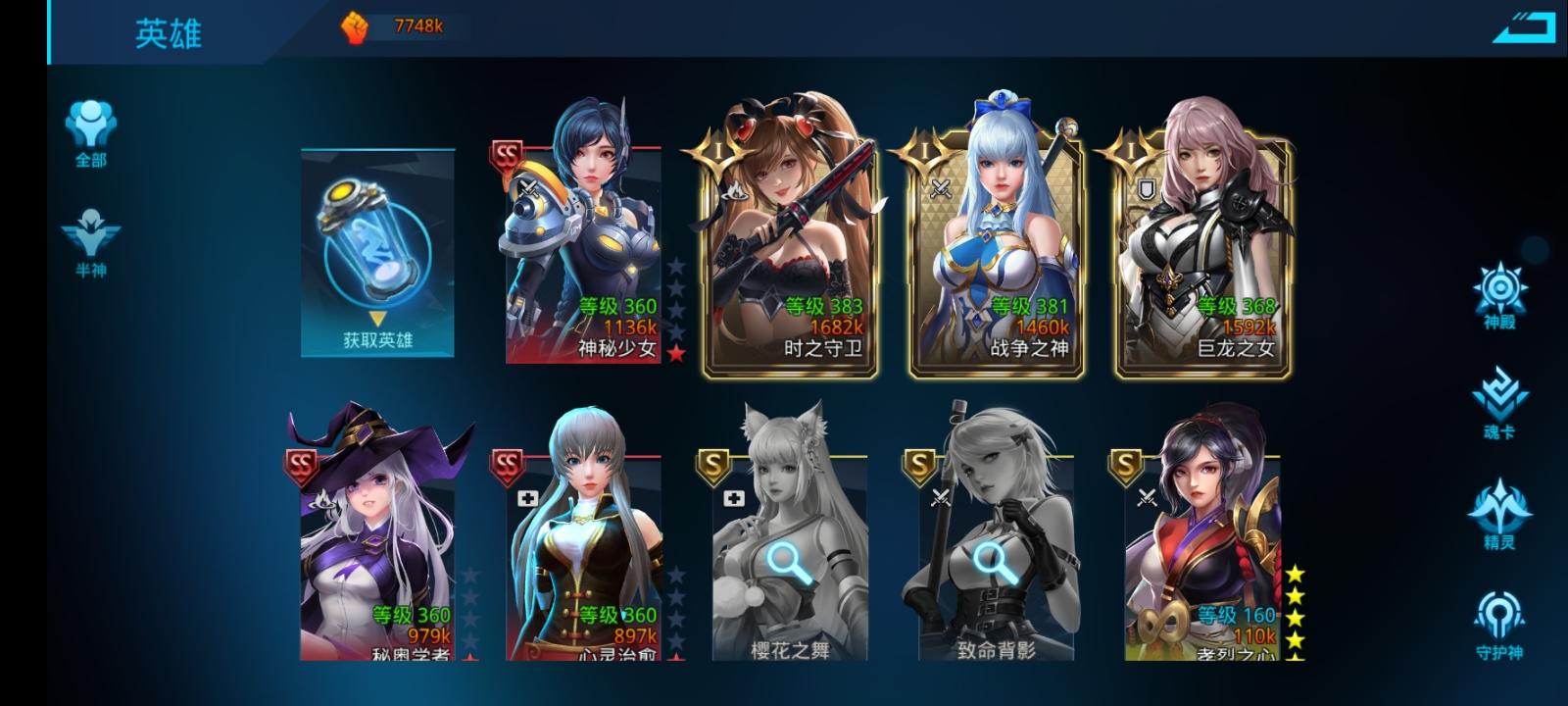
Task: Tap the 获取英雄 (Get Hero) card
Action: (377, 250)
